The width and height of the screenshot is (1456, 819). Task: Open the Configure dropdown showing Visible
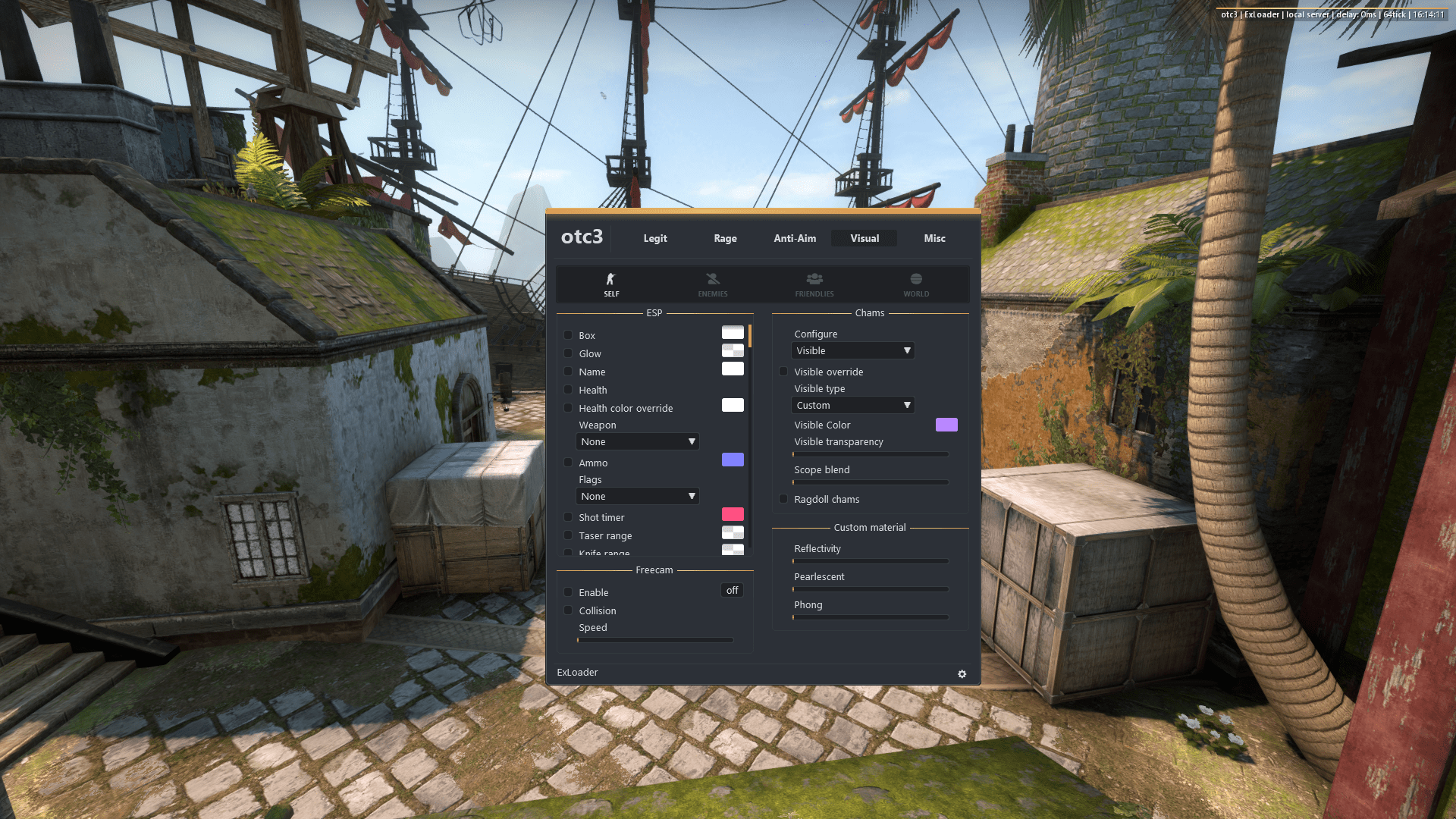[x=852, y=350]
